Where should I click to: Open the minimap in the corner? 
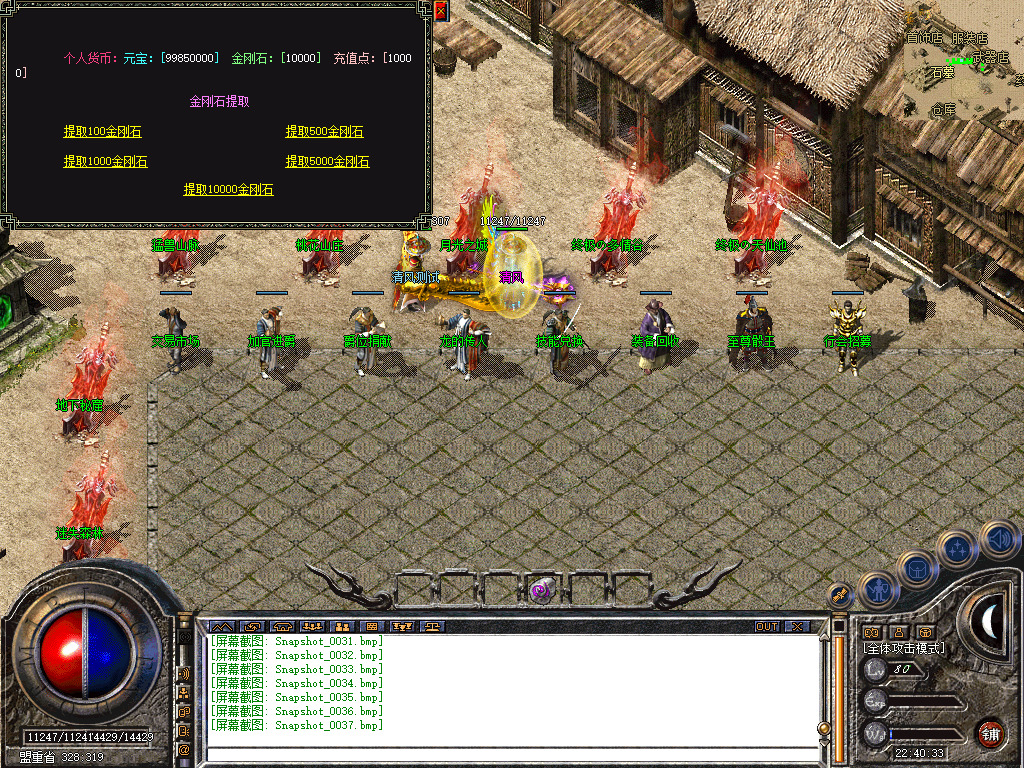(x=964, y=60)
